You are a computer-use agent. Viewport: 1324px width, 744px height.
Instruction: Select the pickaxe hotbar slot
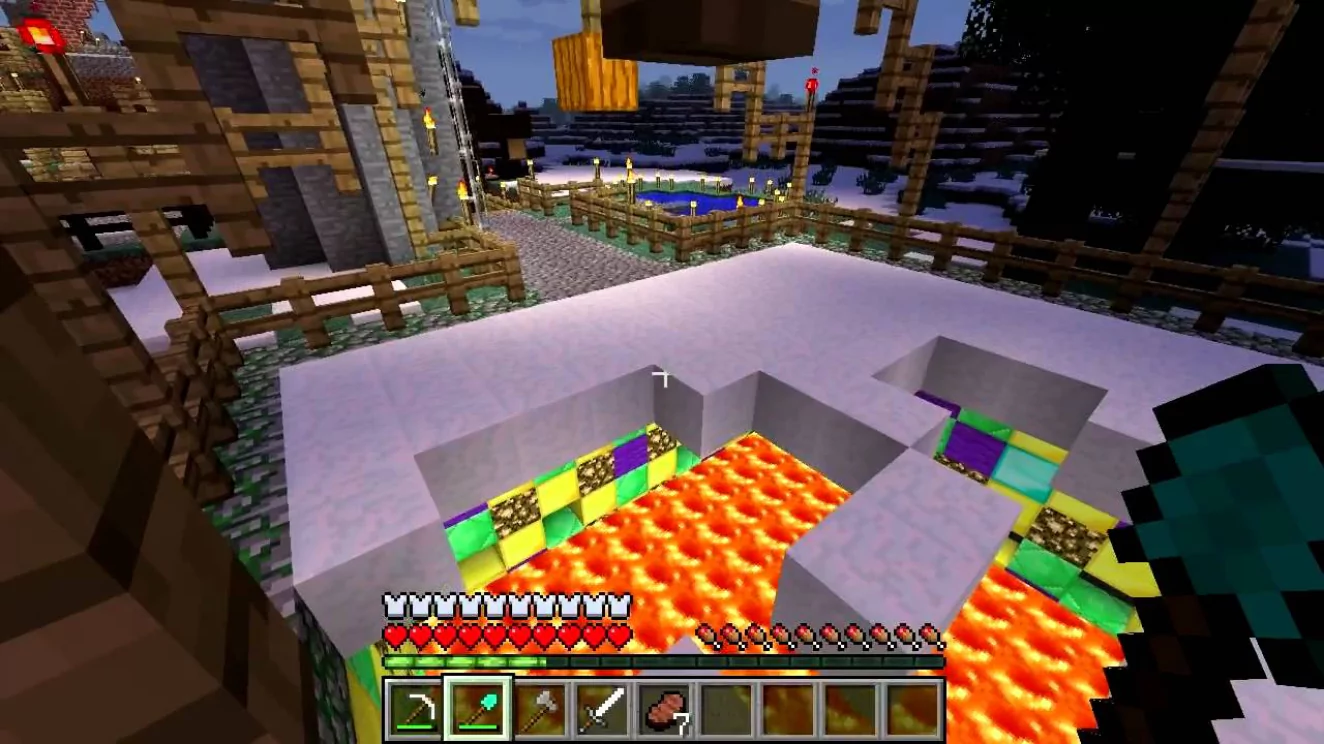(415, 709)
